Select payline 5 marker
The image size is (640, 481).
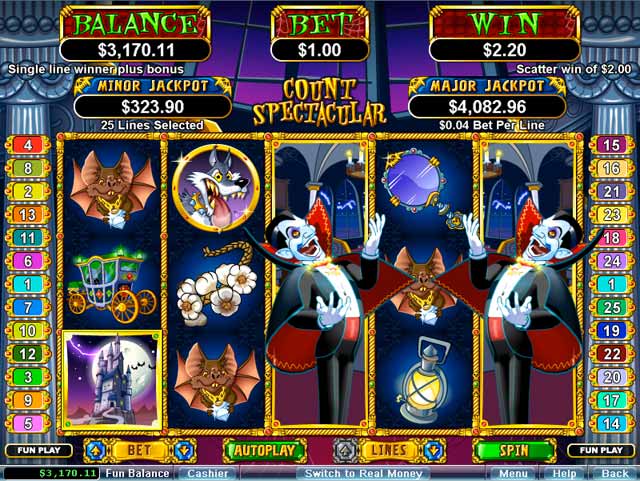click(x=28, y=423)
